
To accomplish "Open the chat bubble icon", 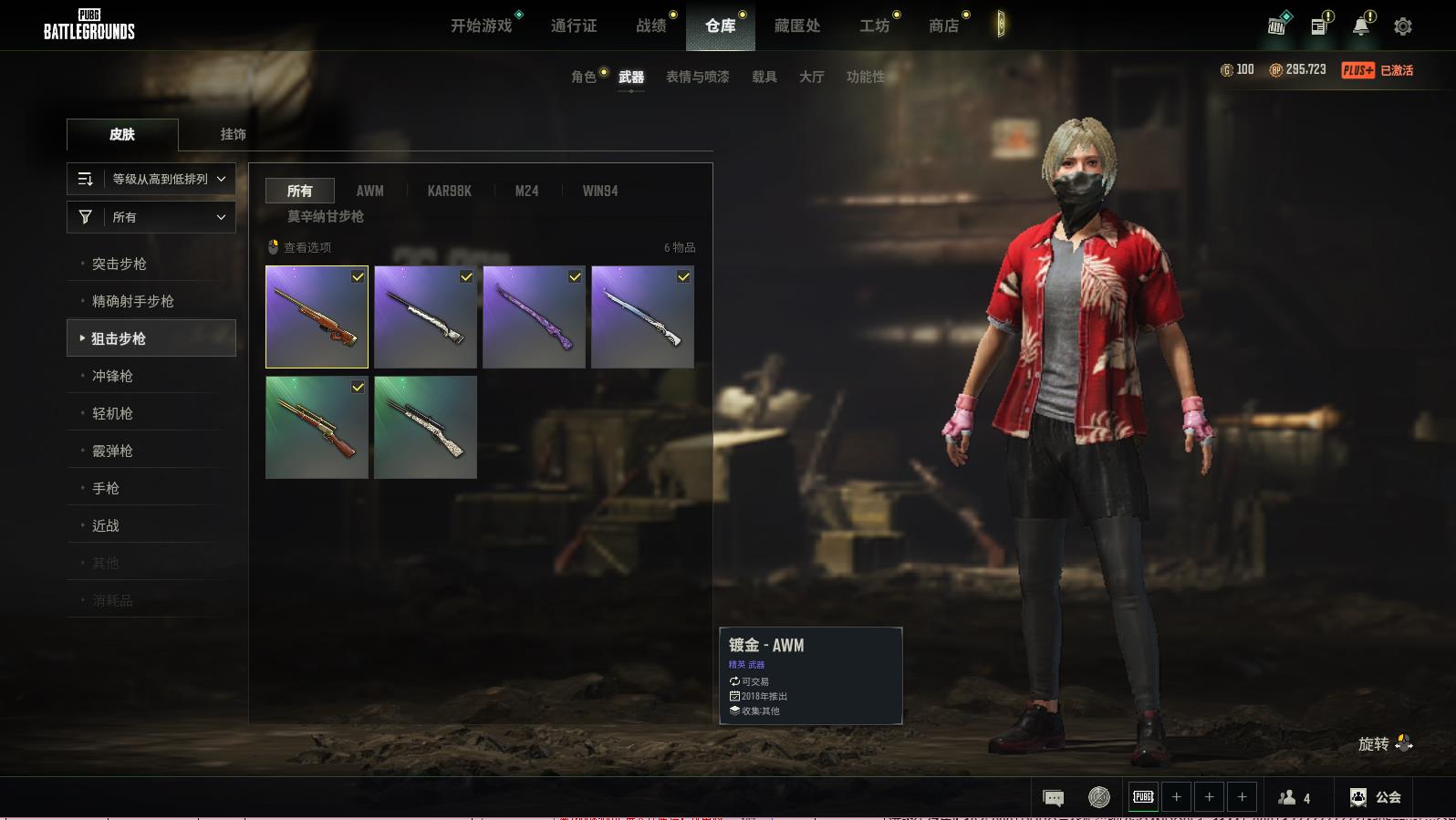I will click(1053, 798).
